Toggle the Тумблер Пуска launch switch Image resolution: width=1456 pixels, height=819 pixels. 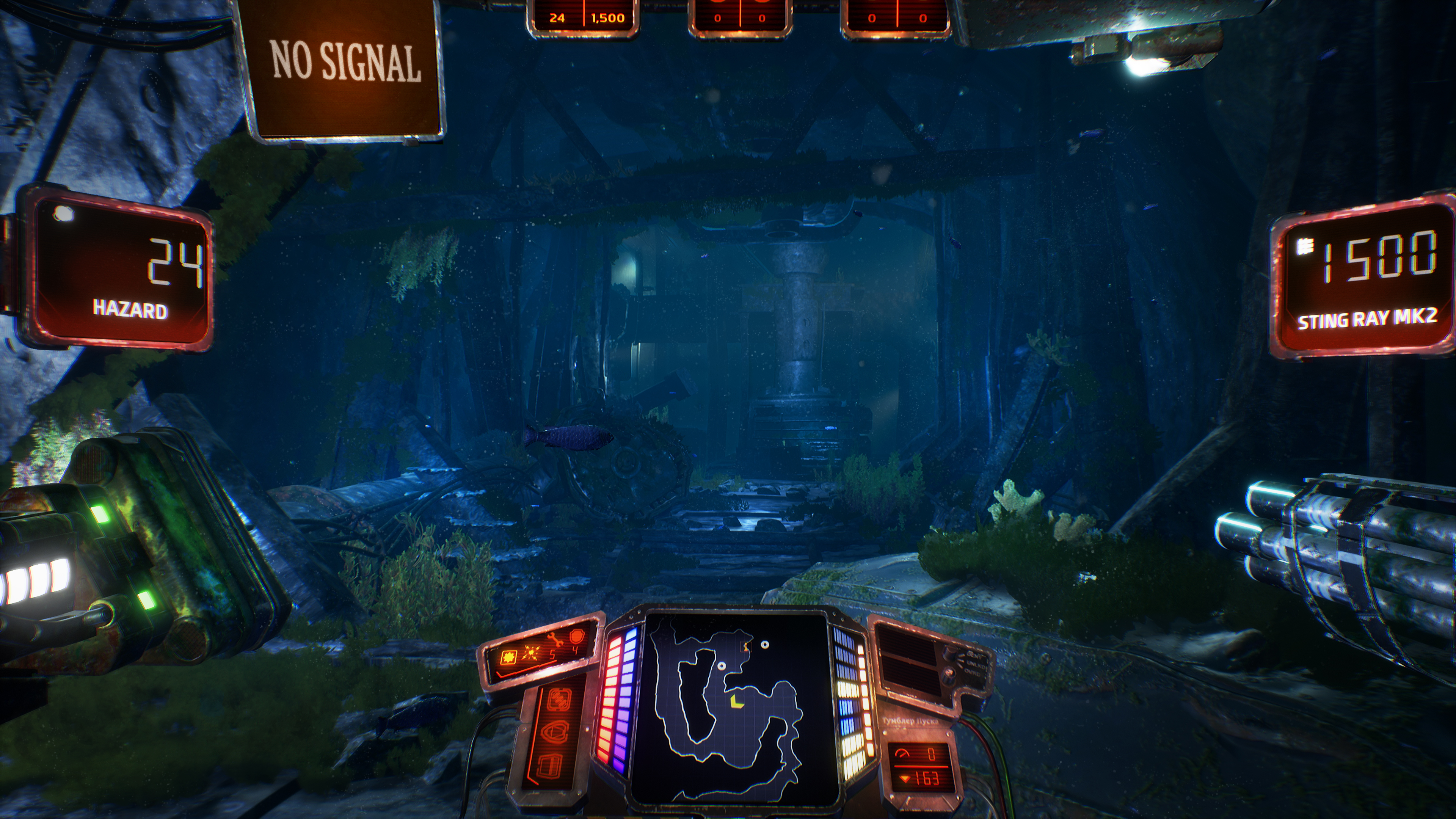point(910,721)
